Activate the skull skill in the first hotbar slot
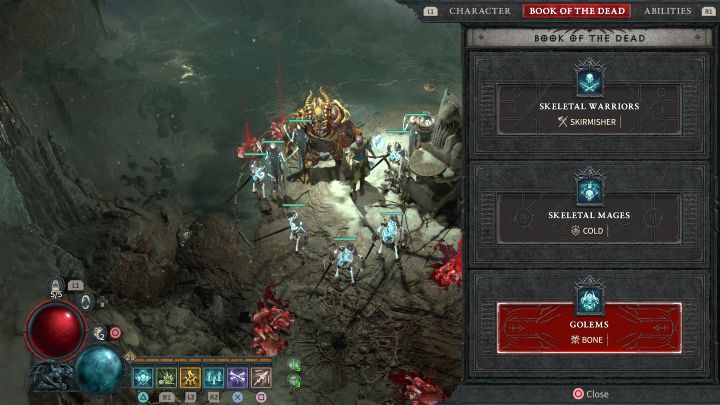 pyautogui.click(x=142, y=377)
